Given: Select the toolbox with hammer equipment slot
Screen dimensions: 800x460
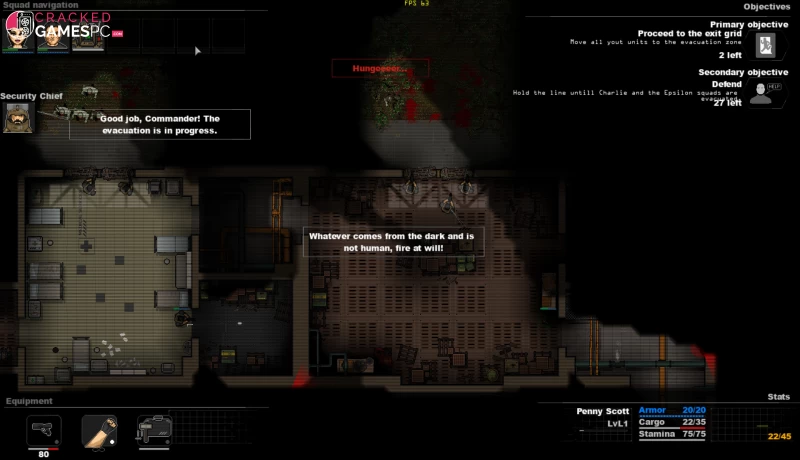Looking at the screenshot, I should [x=154, y=431].
